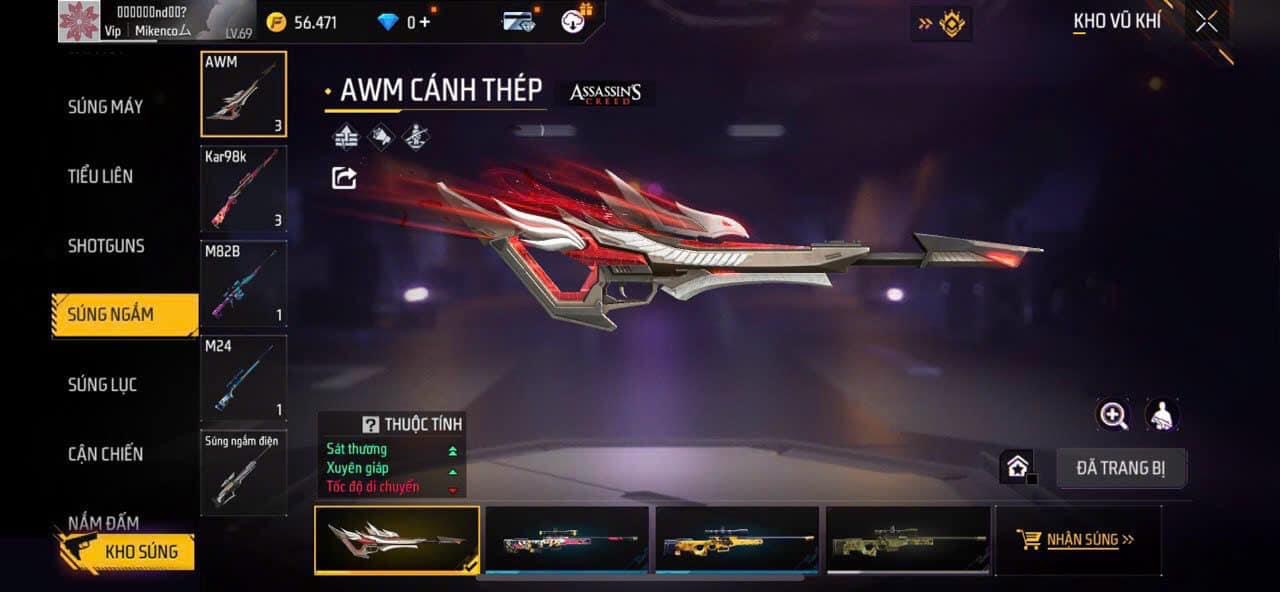Select the Shotguns category
Image resolution: width=1280 pixels, height=592 pixels.
tap(106, 246)
